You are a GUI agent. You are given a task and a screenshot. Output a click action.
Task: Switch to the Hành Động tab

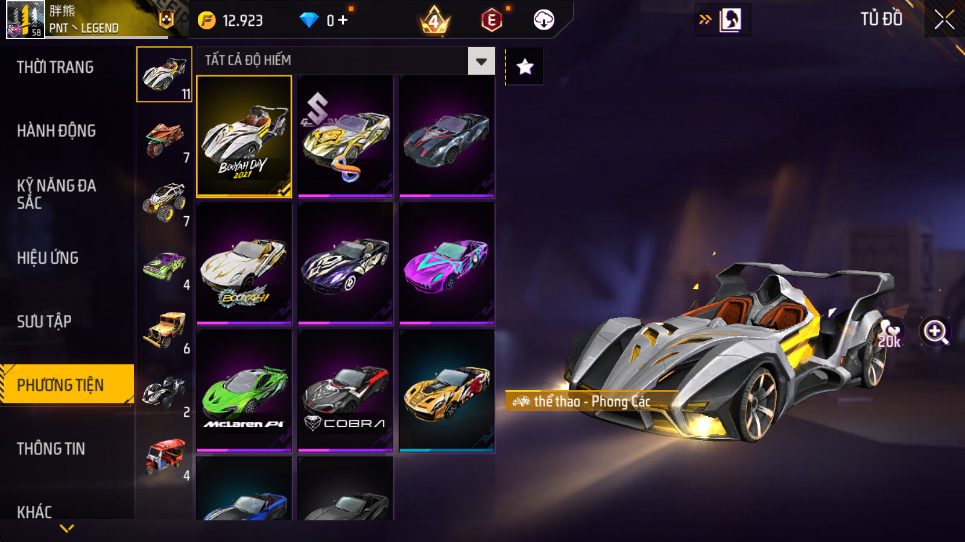point(57,130)
